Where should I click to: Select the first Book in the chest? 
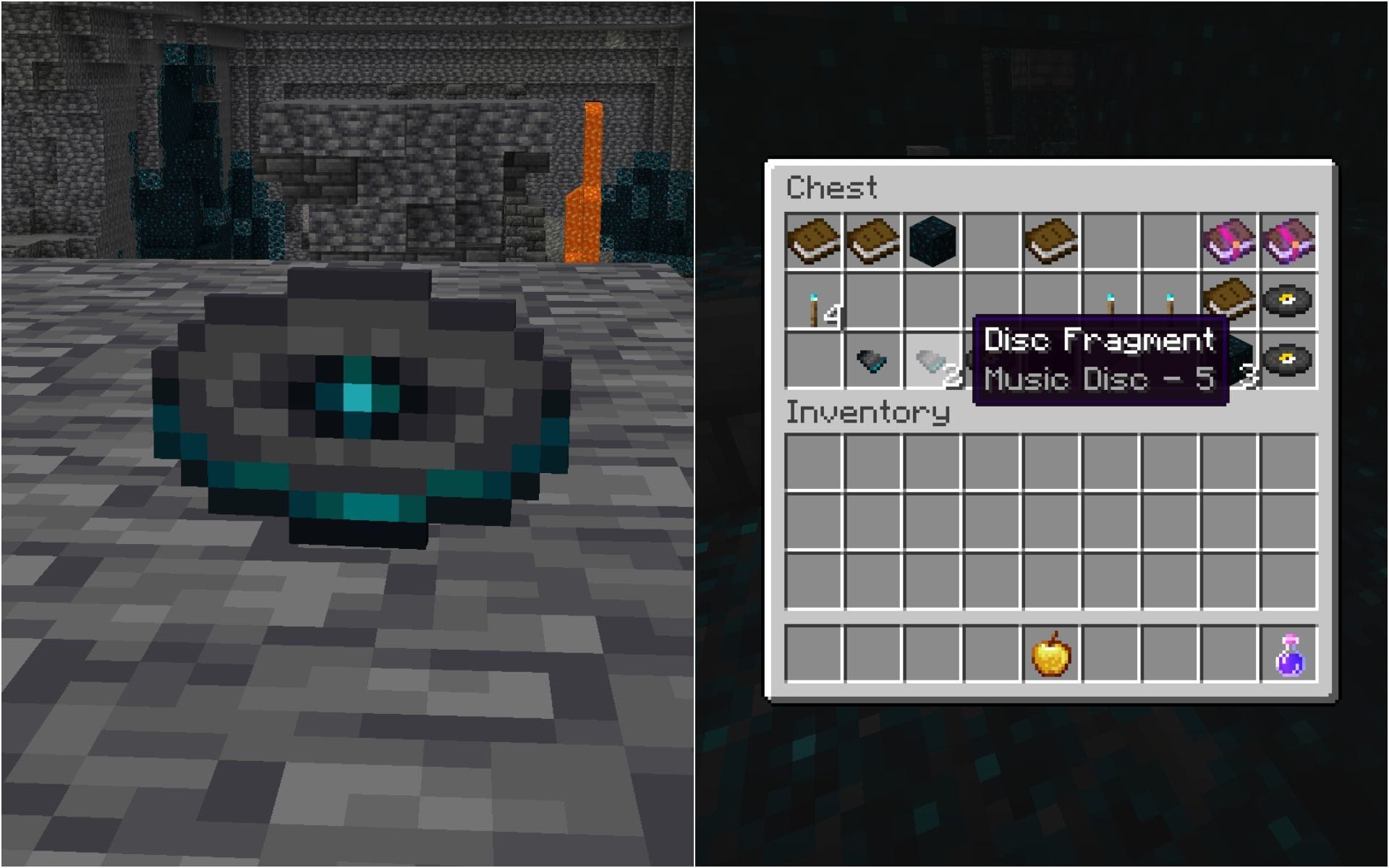[814, 242]
